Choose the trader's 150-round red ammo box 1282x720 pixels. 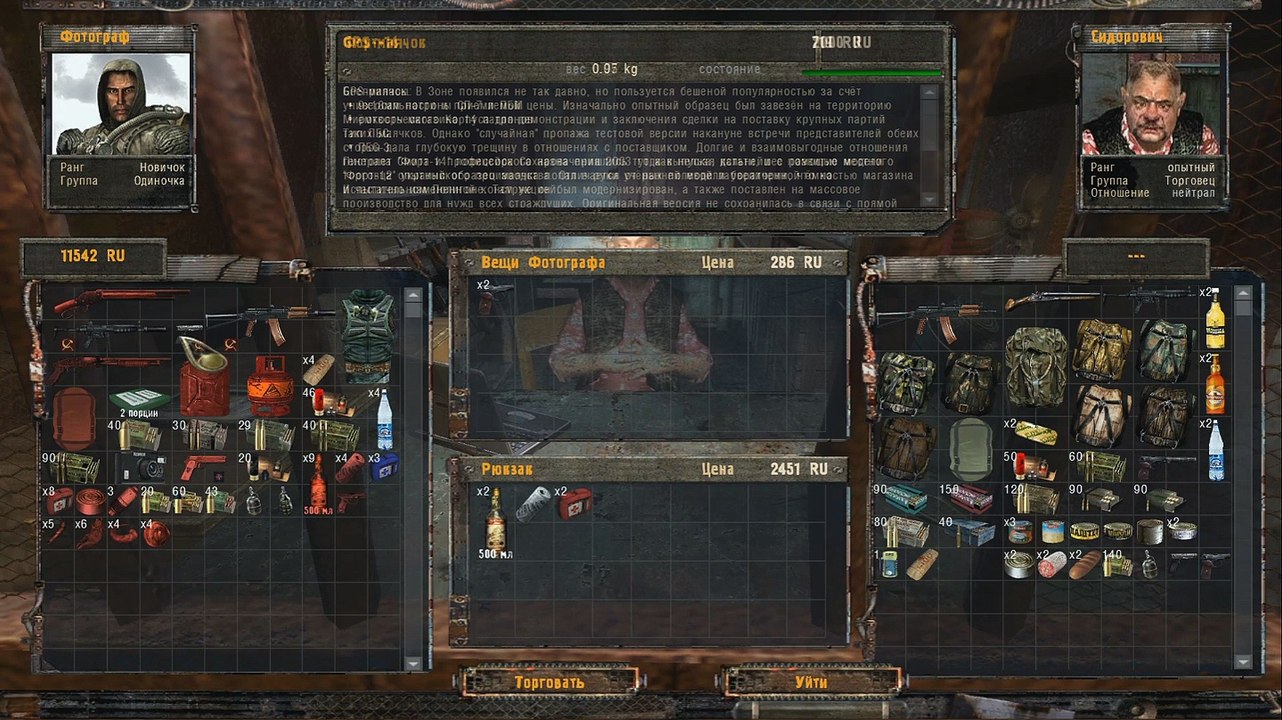970,498
